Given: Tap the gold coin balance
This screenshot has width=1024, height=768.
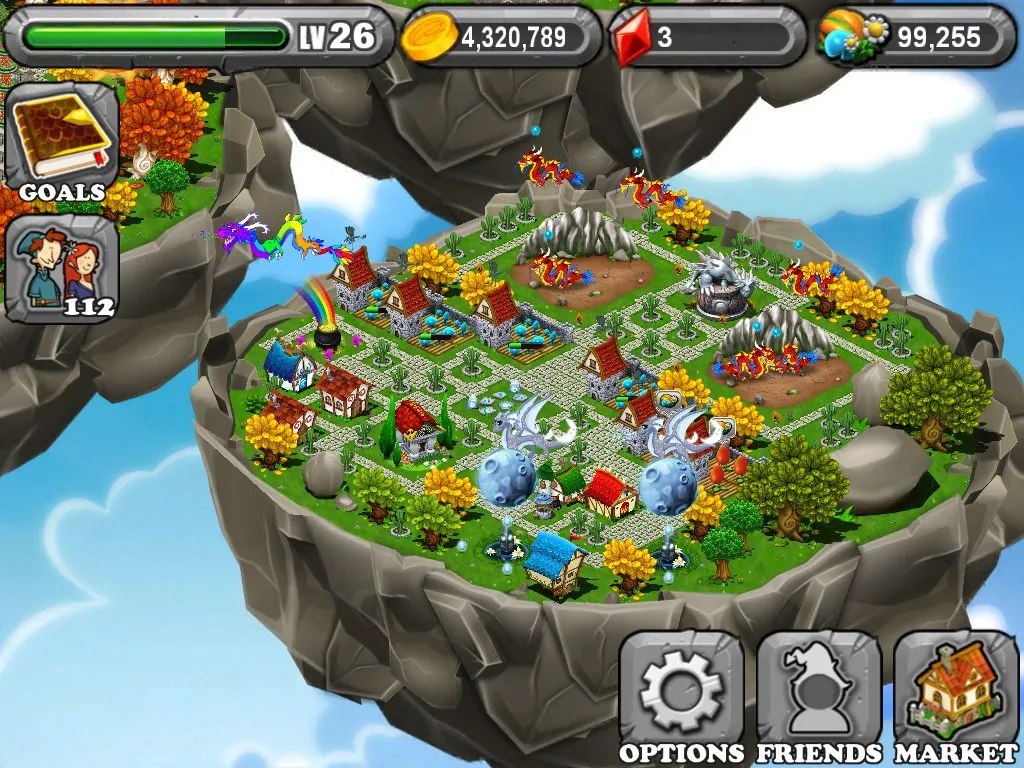Looking at the screenshot, I should click(x=500, y=37).
